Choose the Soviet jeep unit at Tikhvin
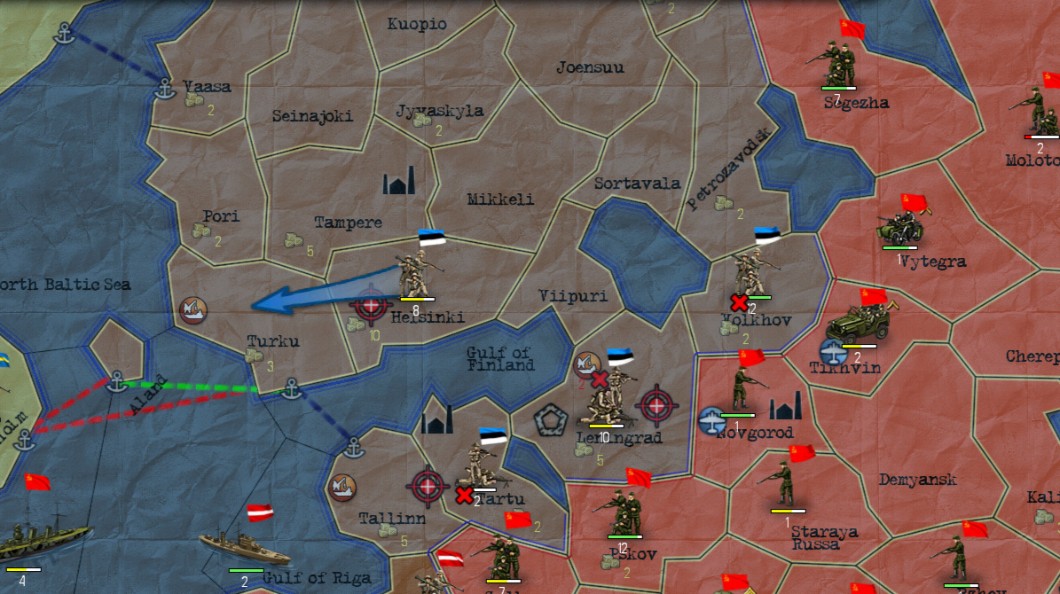Screen dimensions: 1060x594 [854, 324]
